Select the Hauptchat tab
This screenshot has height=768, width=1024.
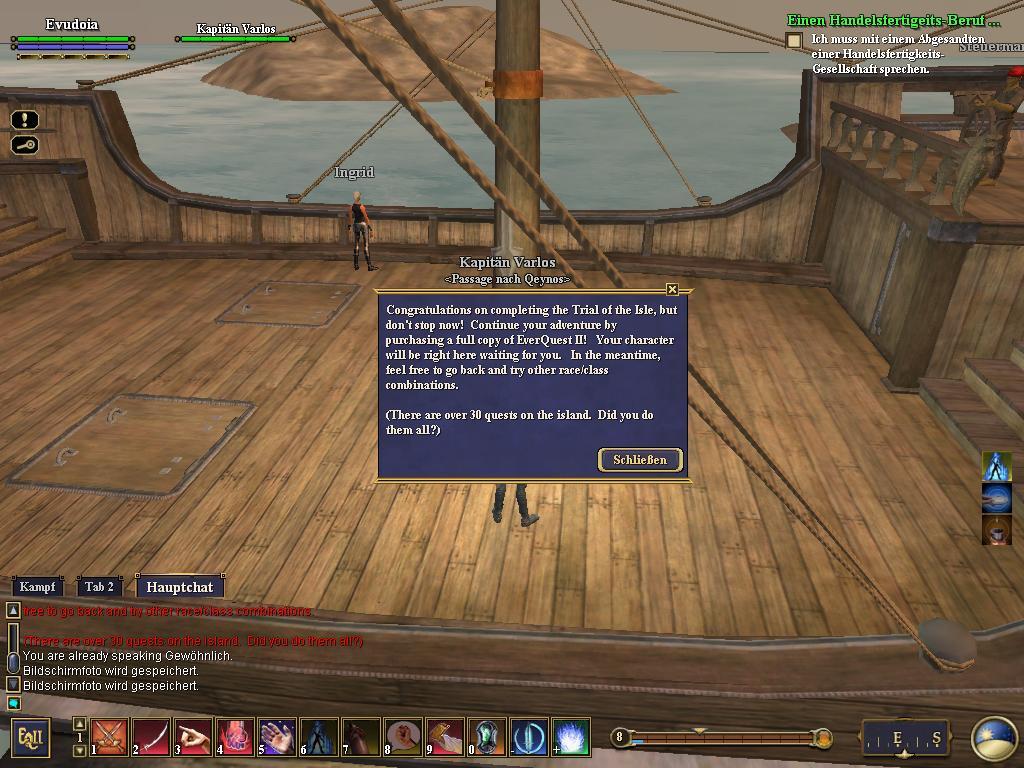(x=179, y=587)
